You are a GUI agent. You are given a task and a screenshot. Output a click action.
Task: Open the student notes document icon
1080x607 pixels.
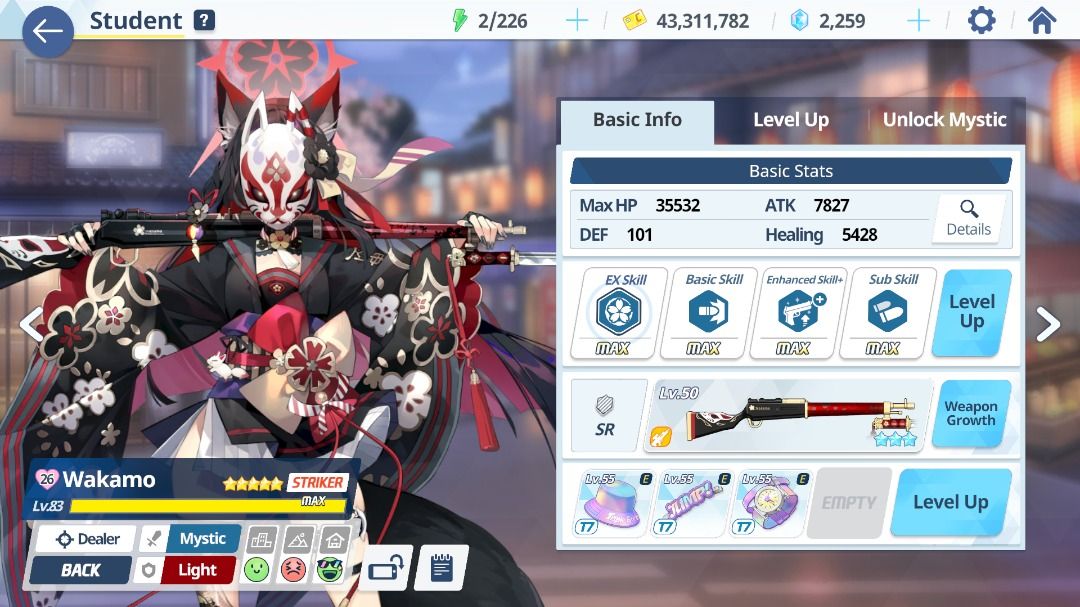click(x=441, y=568)
